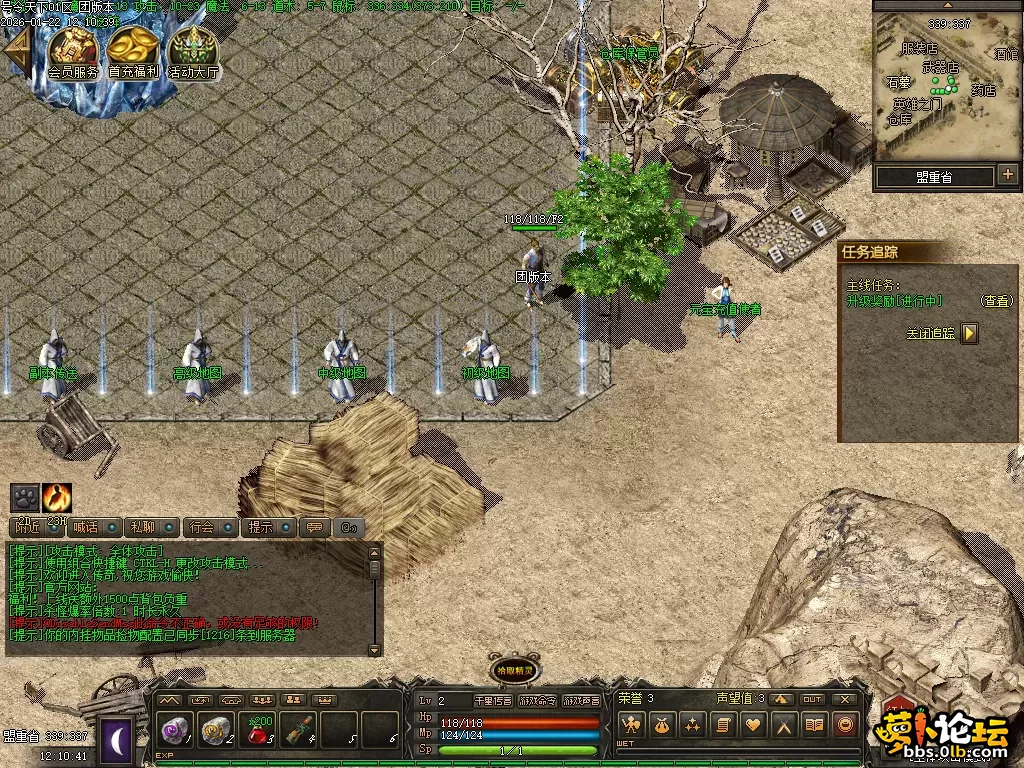Click the plus button beside 盟重省

(x=1007, y=176)
